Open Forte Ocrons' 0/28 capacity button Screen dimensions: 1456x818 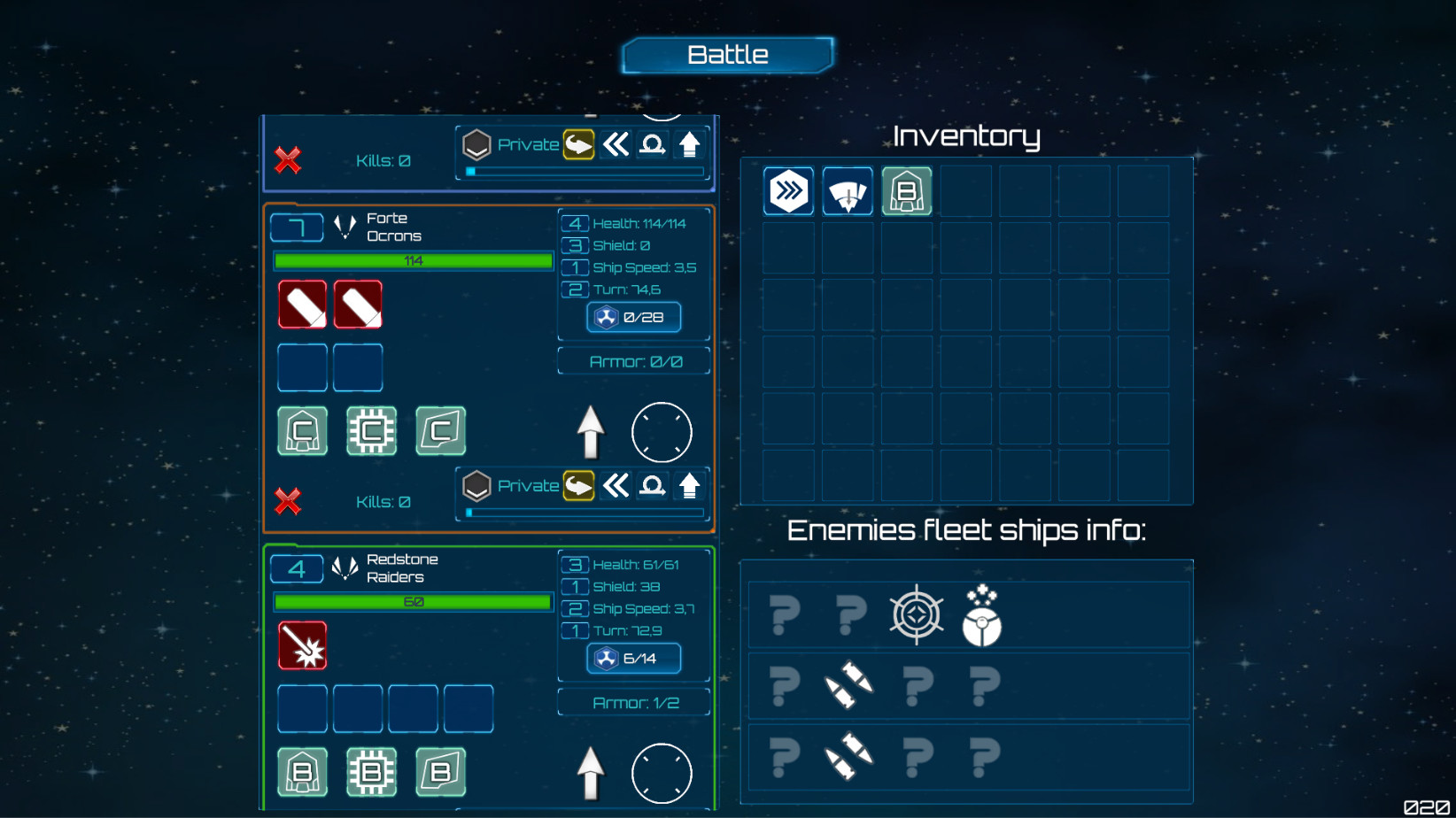[x=633, y=317]
